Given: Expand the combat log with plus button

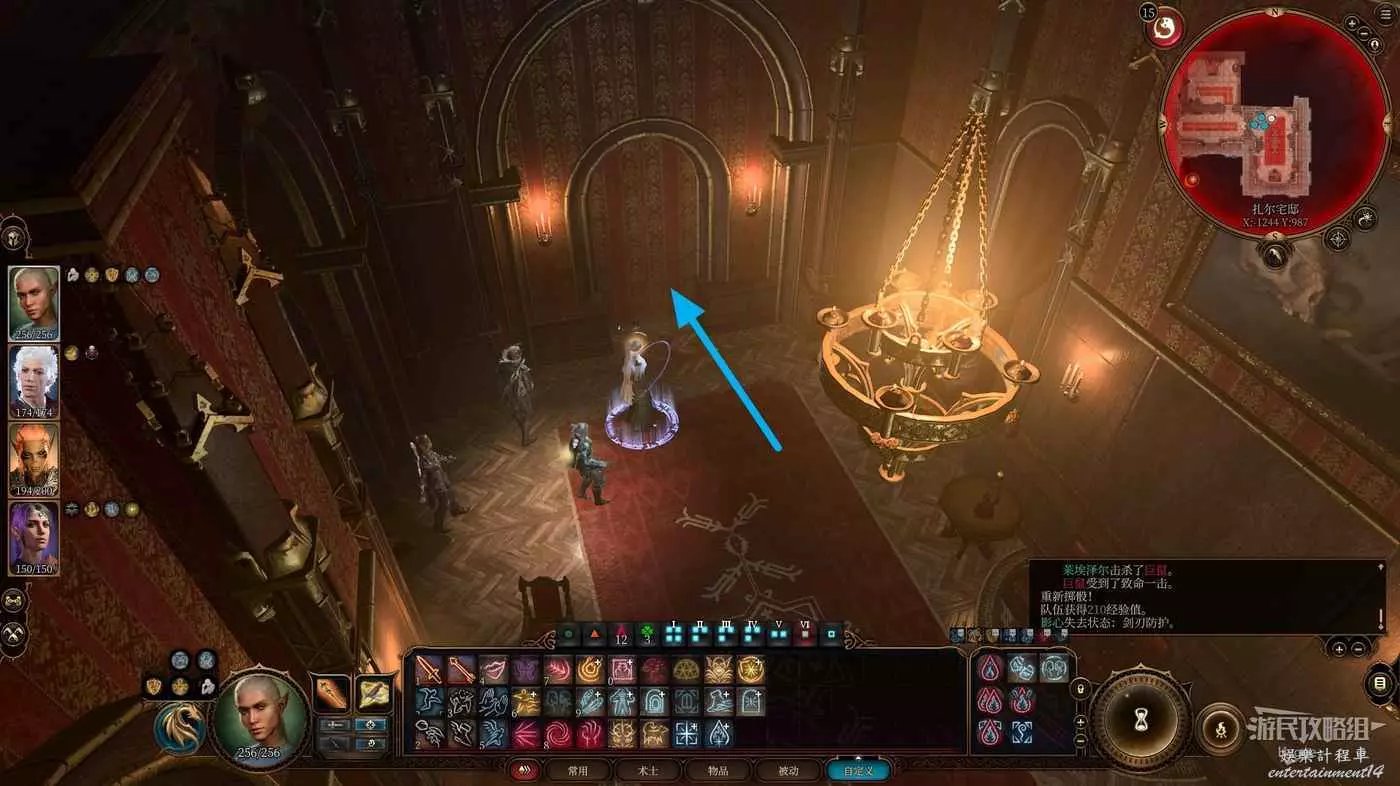Looking at the screenshot, I should click(1339, 648).
